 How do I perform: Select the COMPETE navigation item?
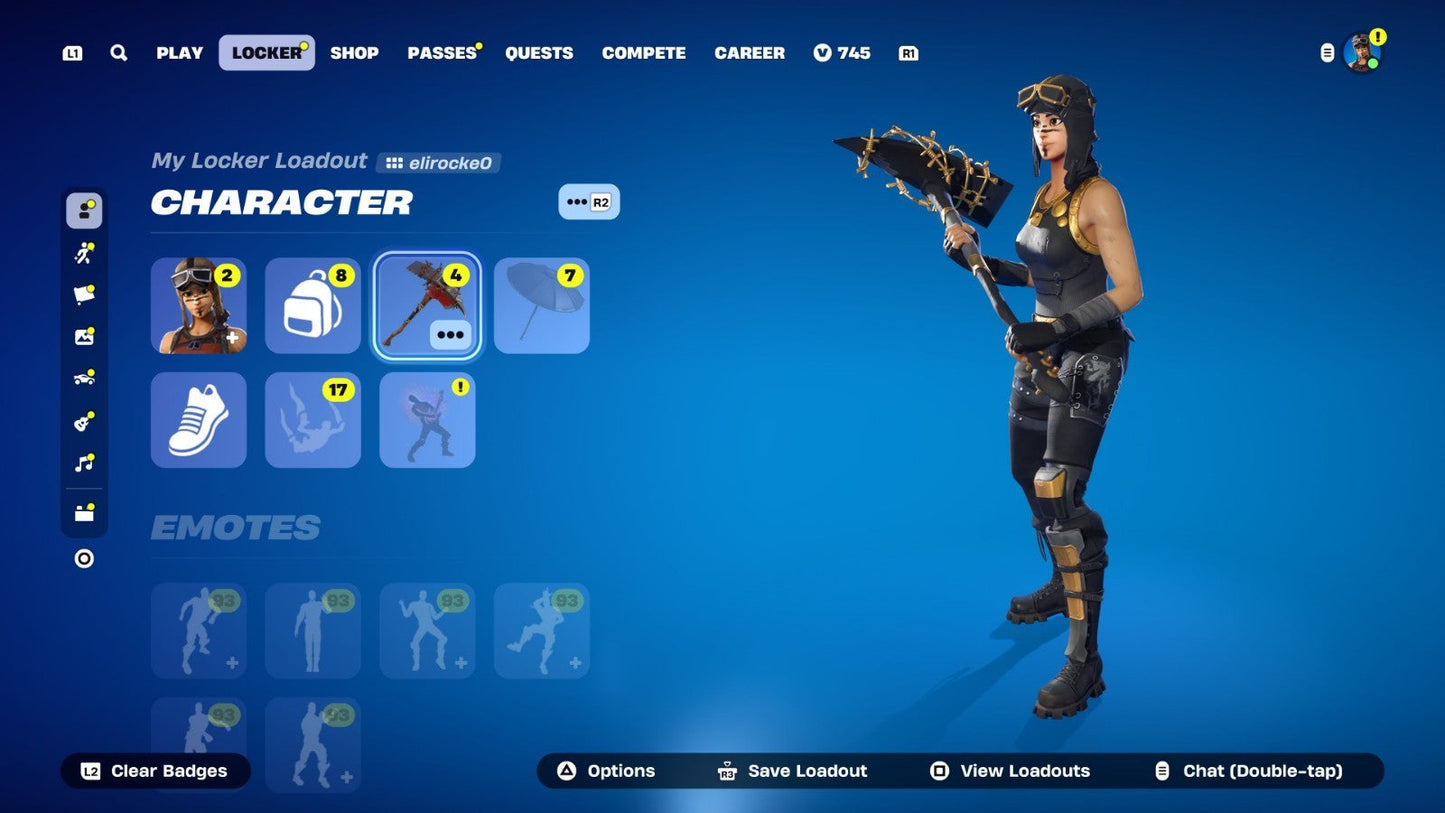(x=644, y=53)
